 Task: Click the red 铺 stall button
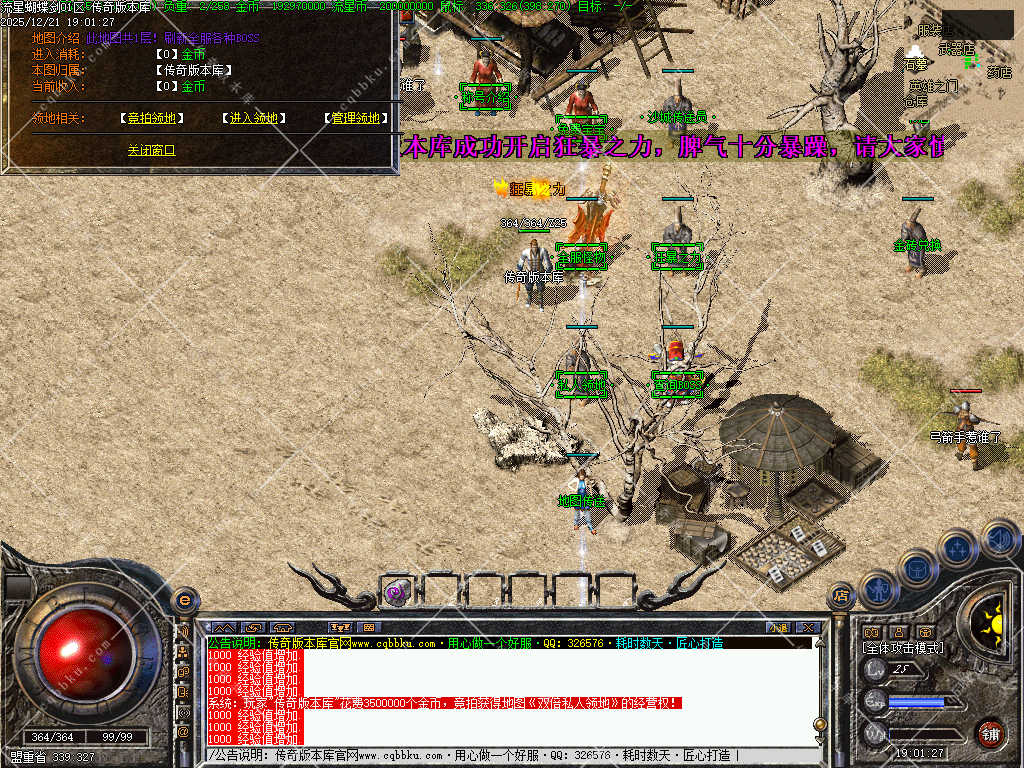tap(990, 733)
